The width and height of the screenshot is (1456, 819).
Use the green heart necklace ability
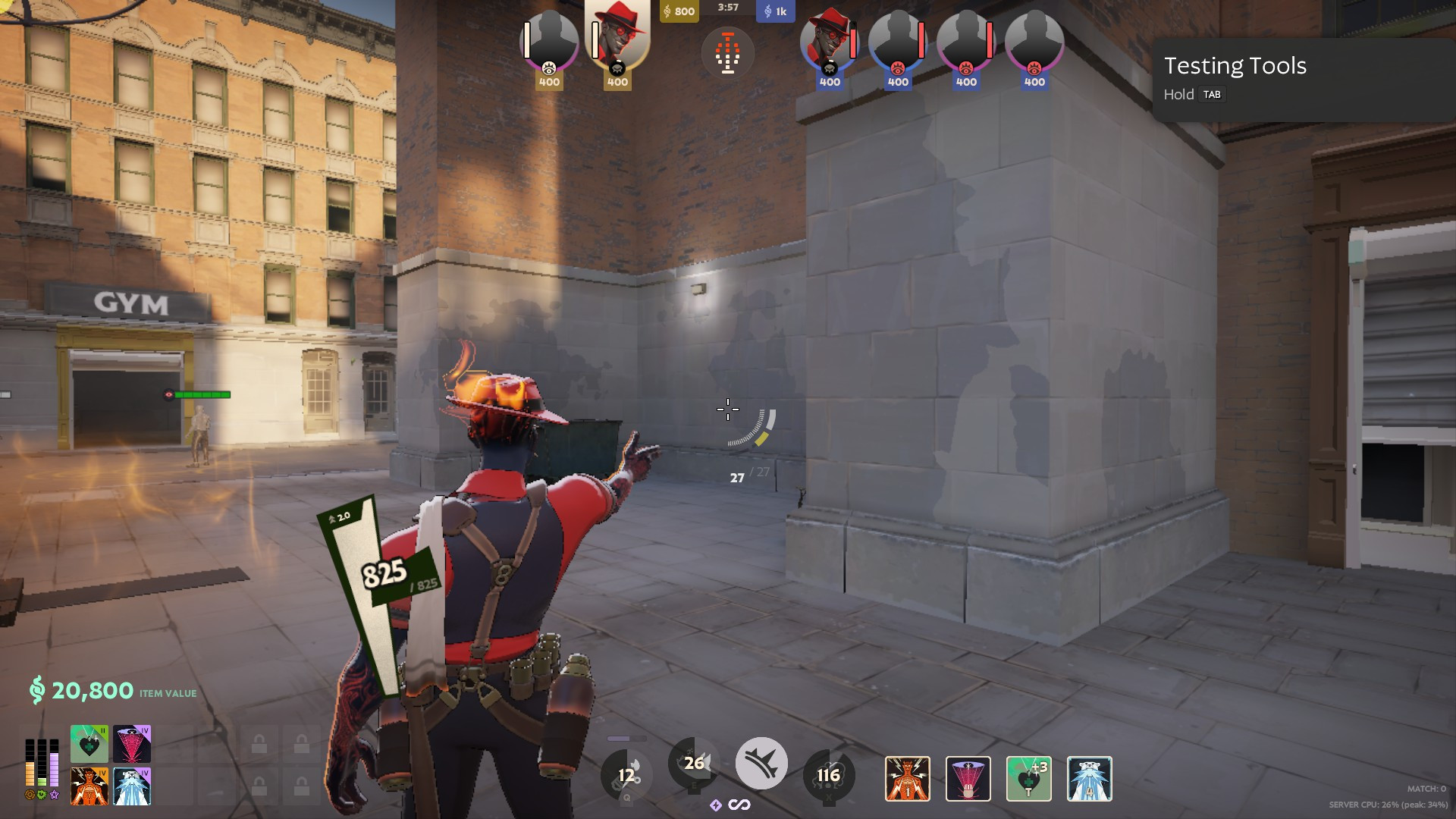coord(1028,779)
